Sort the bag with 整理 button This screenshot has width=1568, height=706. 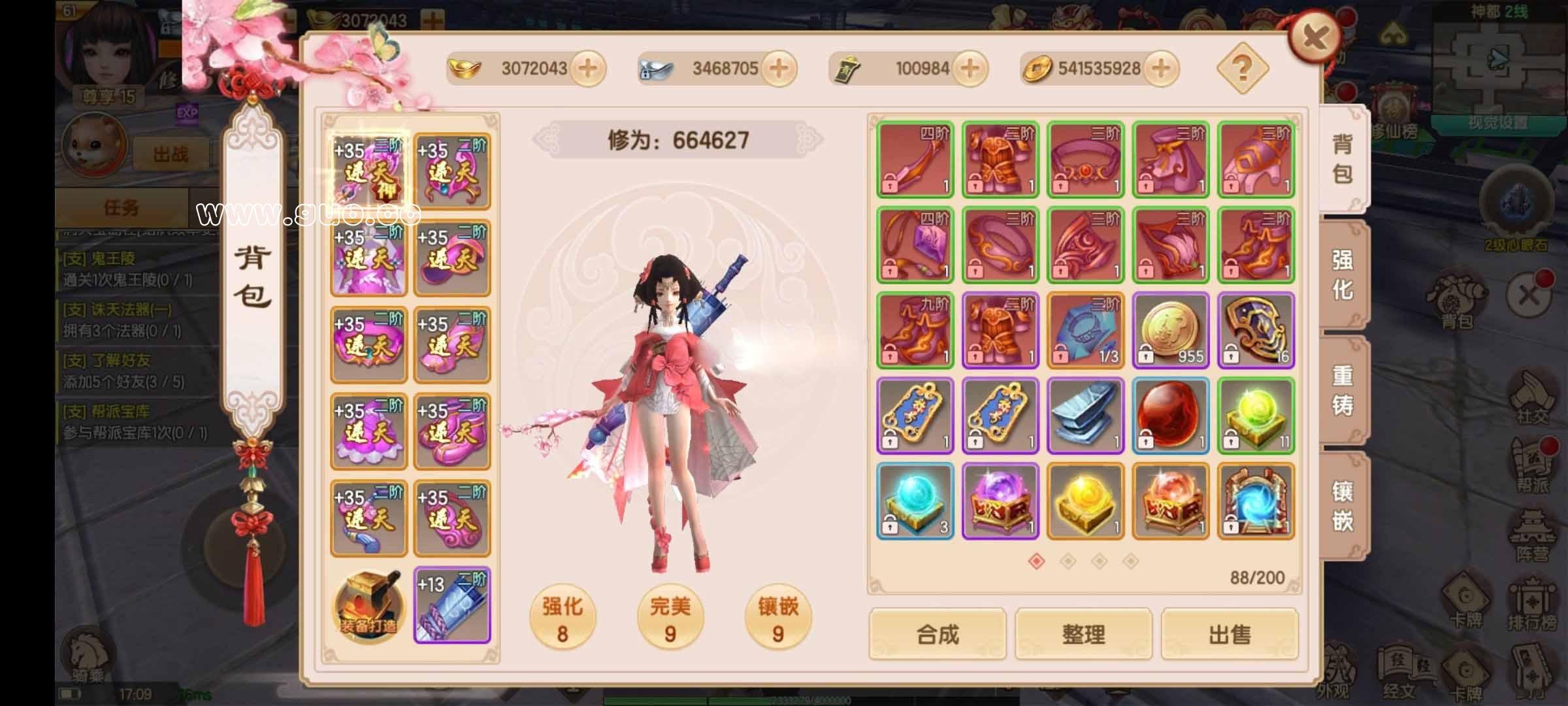(1083, 634)
